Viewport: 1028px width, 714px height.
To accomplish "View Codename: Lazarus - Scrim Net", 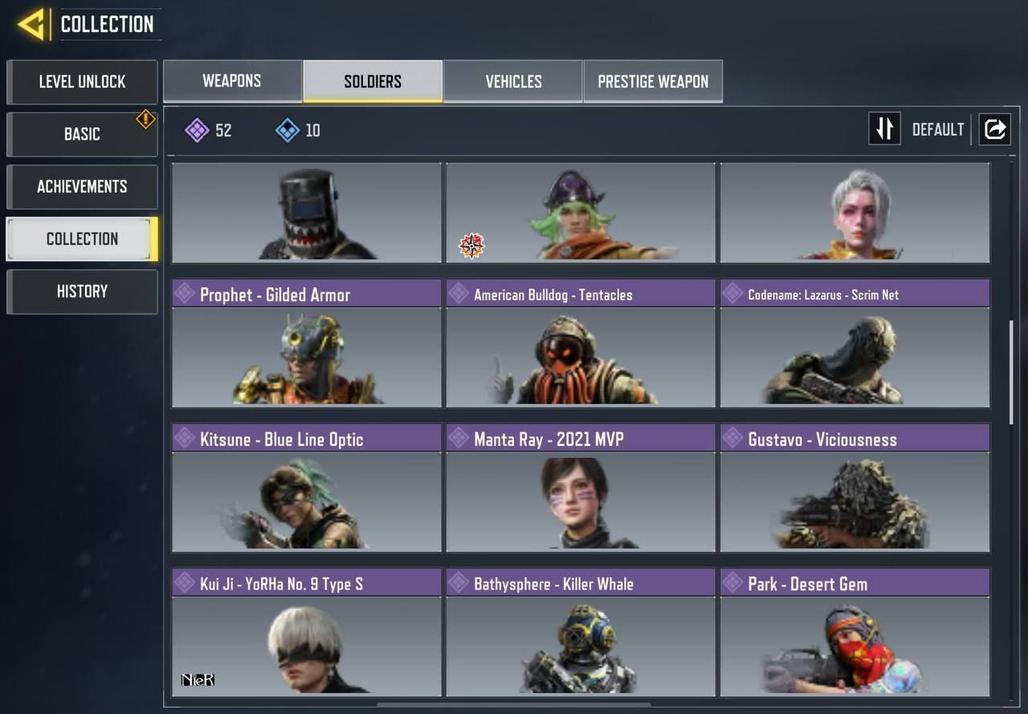I will pyautogui.click(x=855, y=344).
